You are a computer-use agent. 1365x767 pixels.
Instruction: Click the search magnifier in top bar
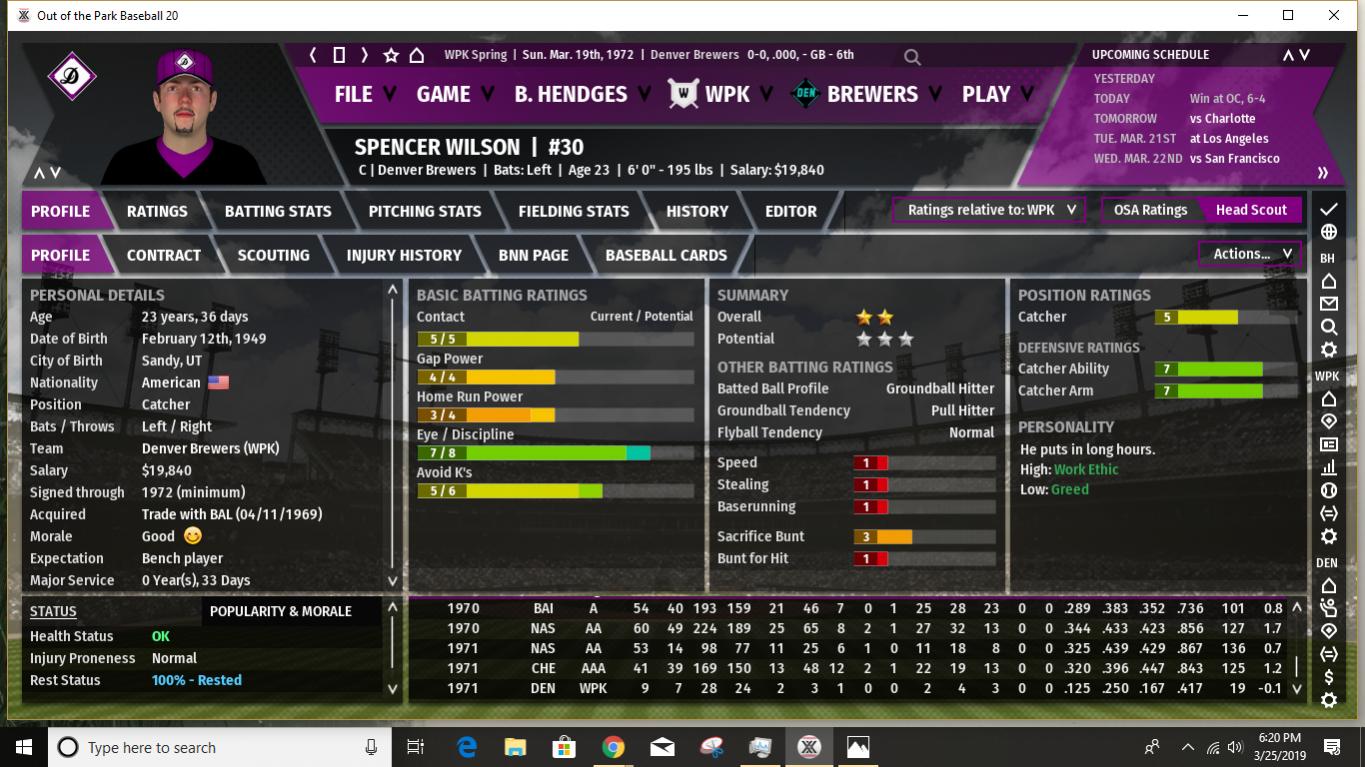pyautogui.click(x=912, y=57)
